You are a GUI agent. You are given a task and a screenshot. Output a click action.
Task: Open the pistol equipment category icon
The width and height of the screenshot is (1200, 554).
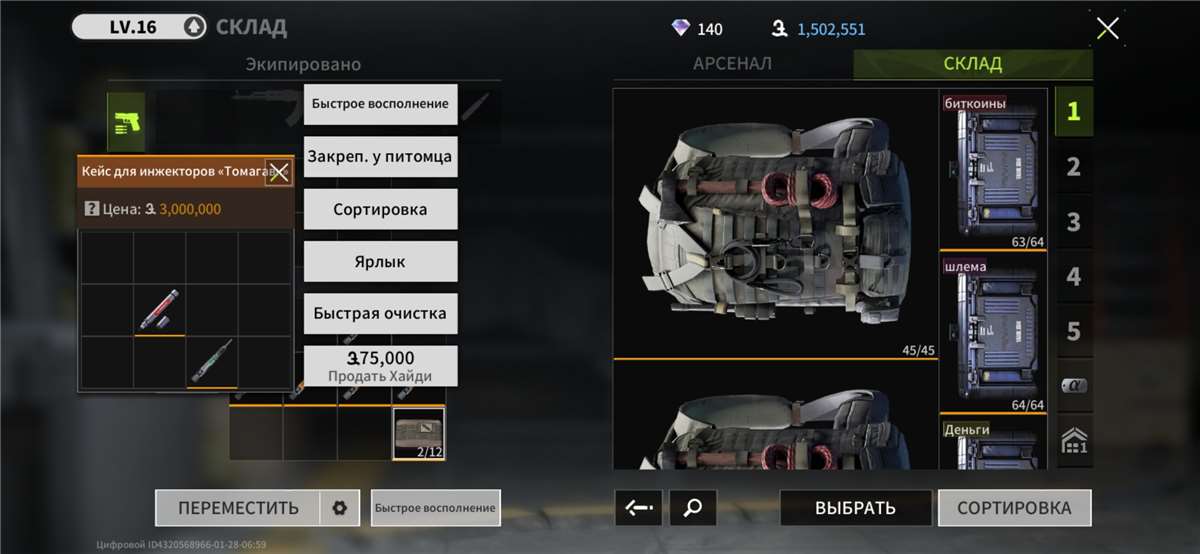pos(126,122)
